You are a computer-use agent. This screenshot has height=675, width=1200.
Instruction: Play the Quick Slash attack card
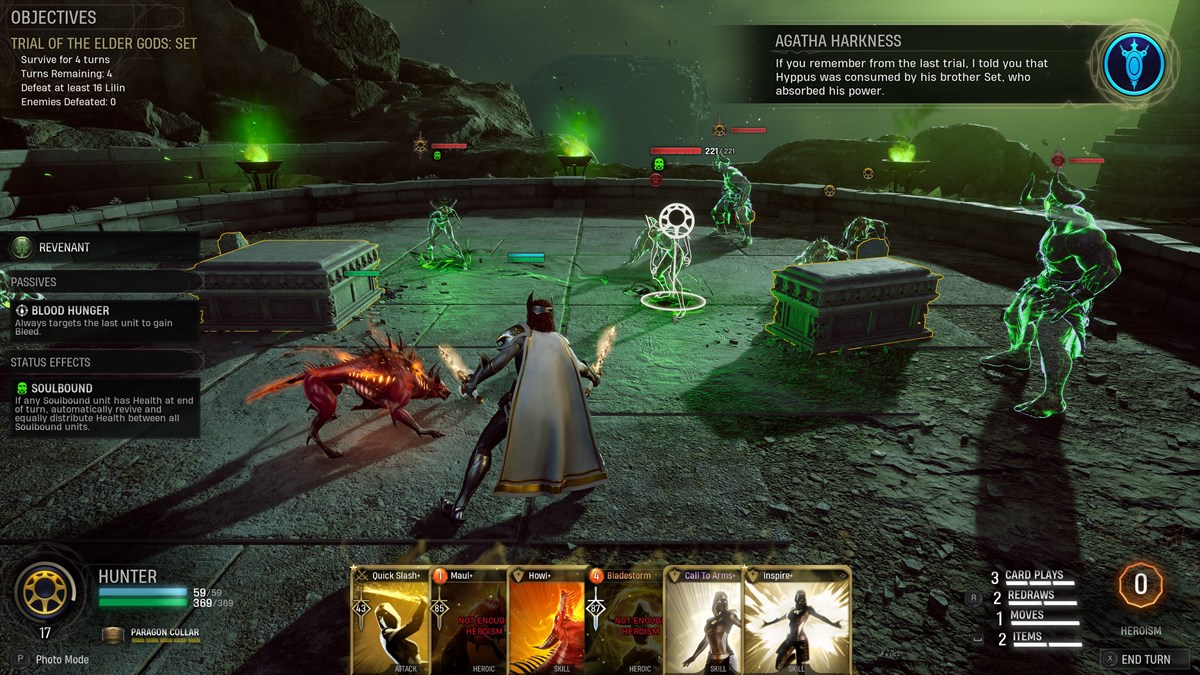click(x=390, y=620)
